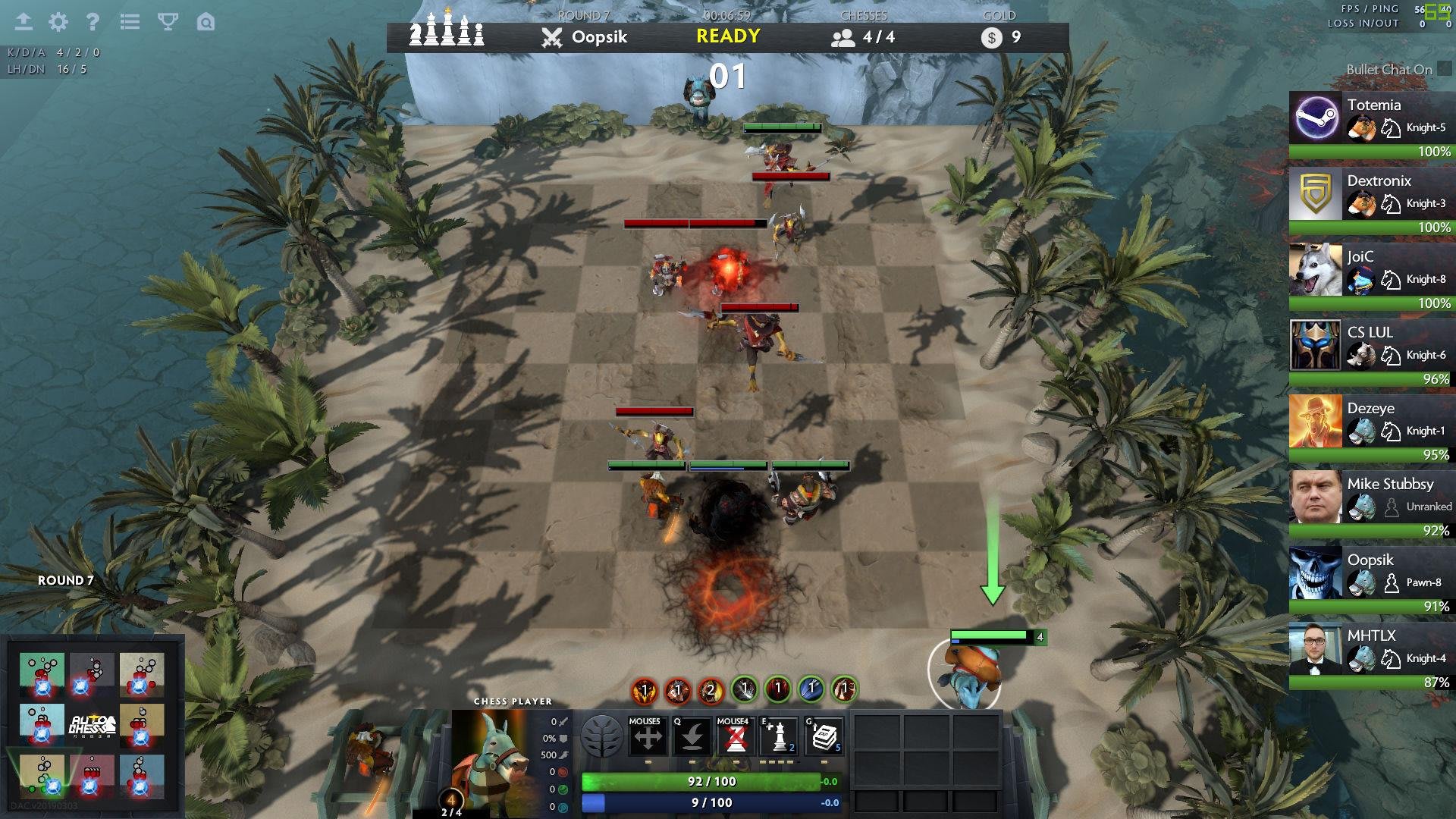
Task: Open the settings gear menu
Action: click(x=58, y=22)
